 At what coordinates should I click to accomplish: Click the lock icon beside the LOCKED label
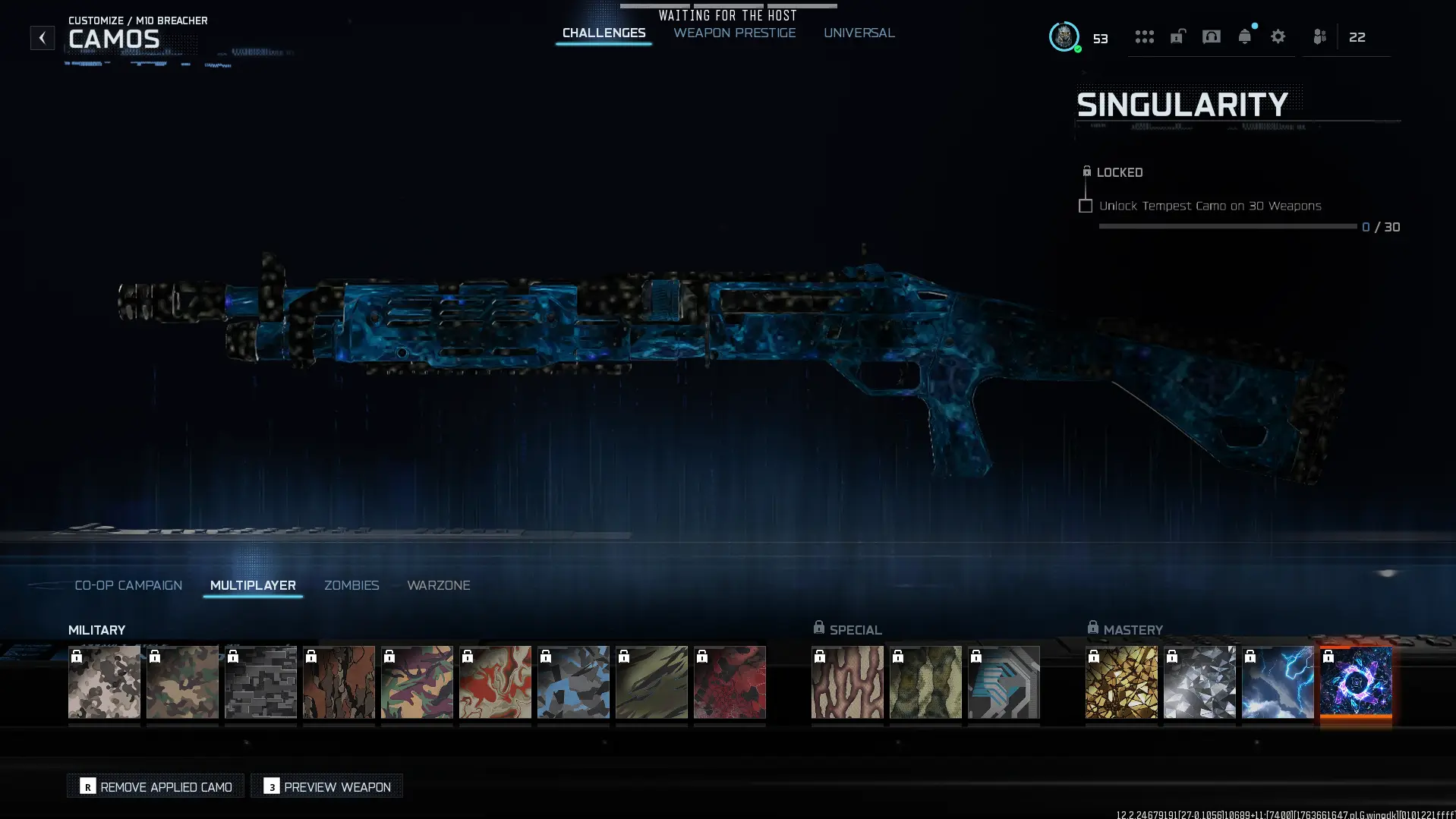click(1087, 172)
